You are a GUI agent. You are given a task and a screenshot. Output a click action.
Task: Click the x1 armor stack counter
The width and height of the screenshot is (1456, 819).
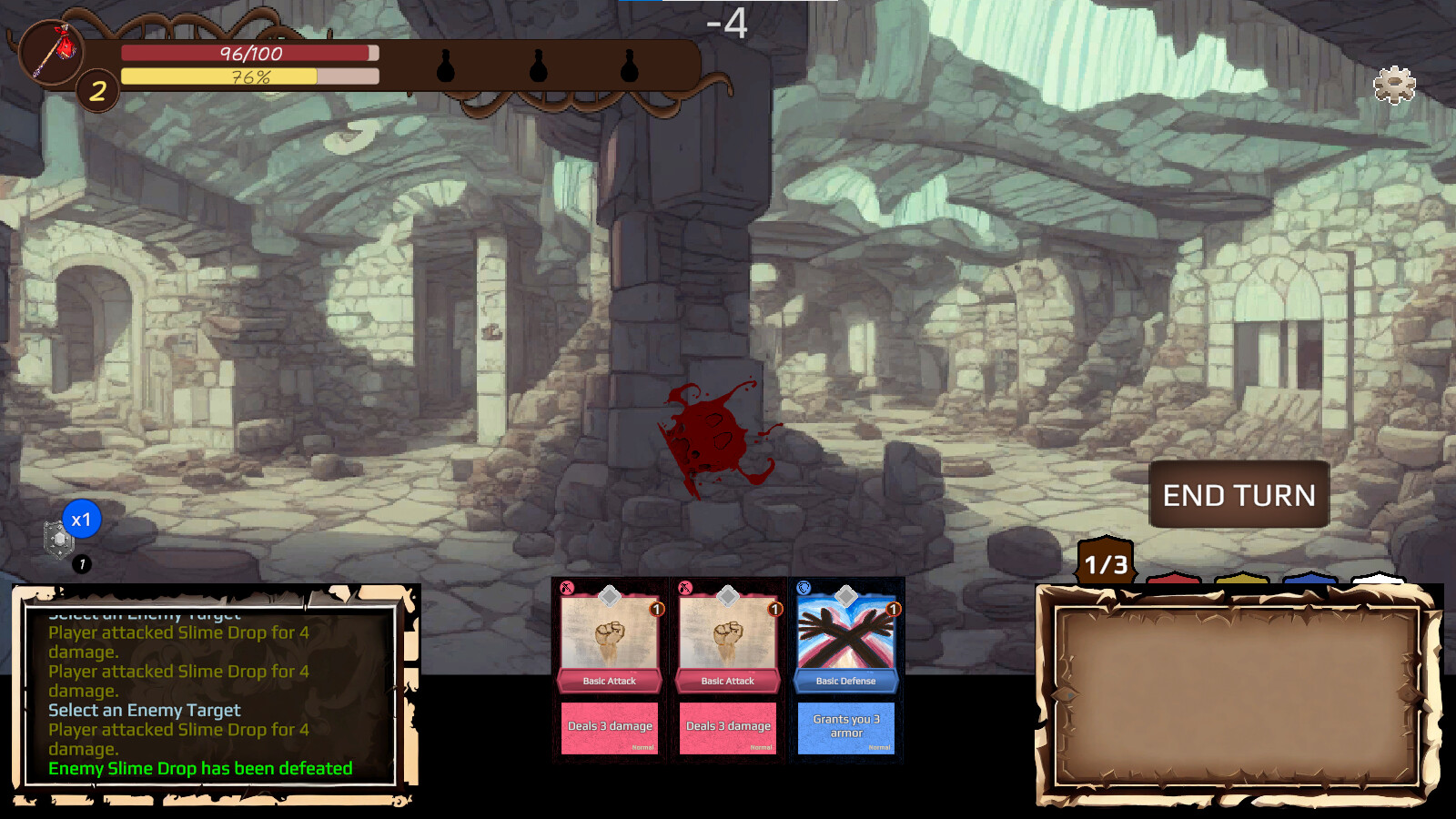tap(83, 519)
